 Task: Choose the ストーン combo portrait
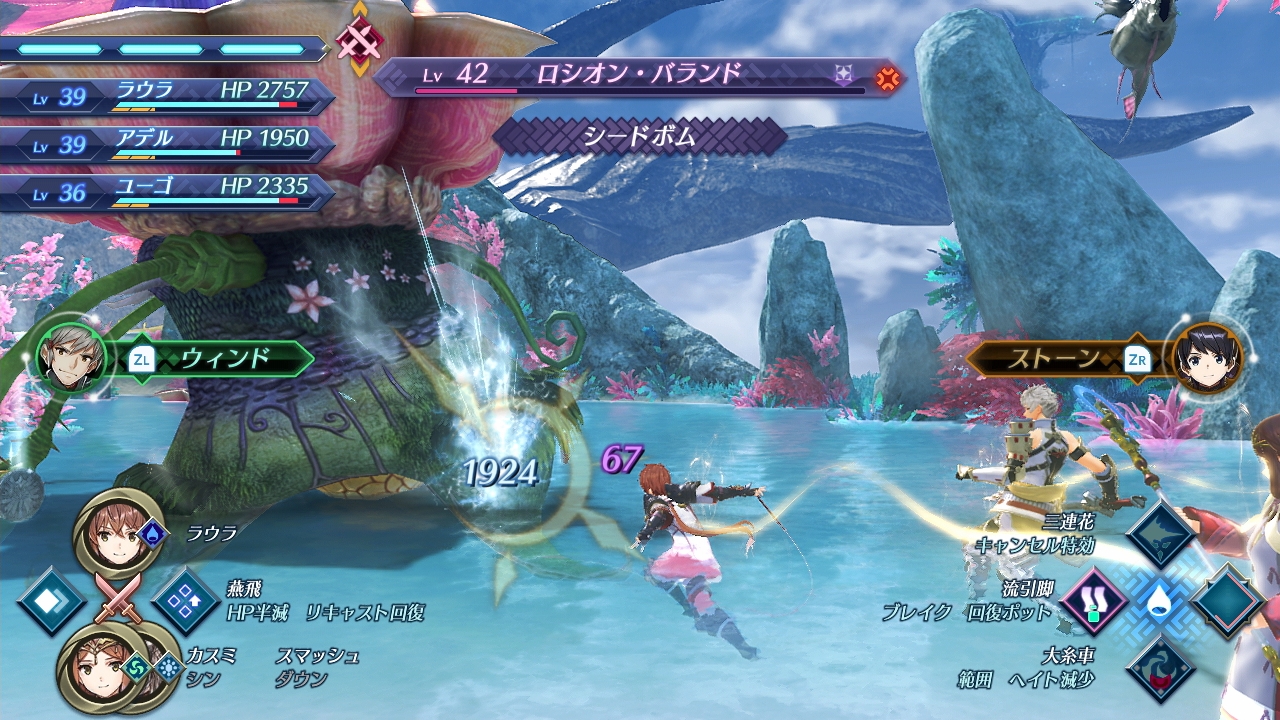(x=1209, y=358)
